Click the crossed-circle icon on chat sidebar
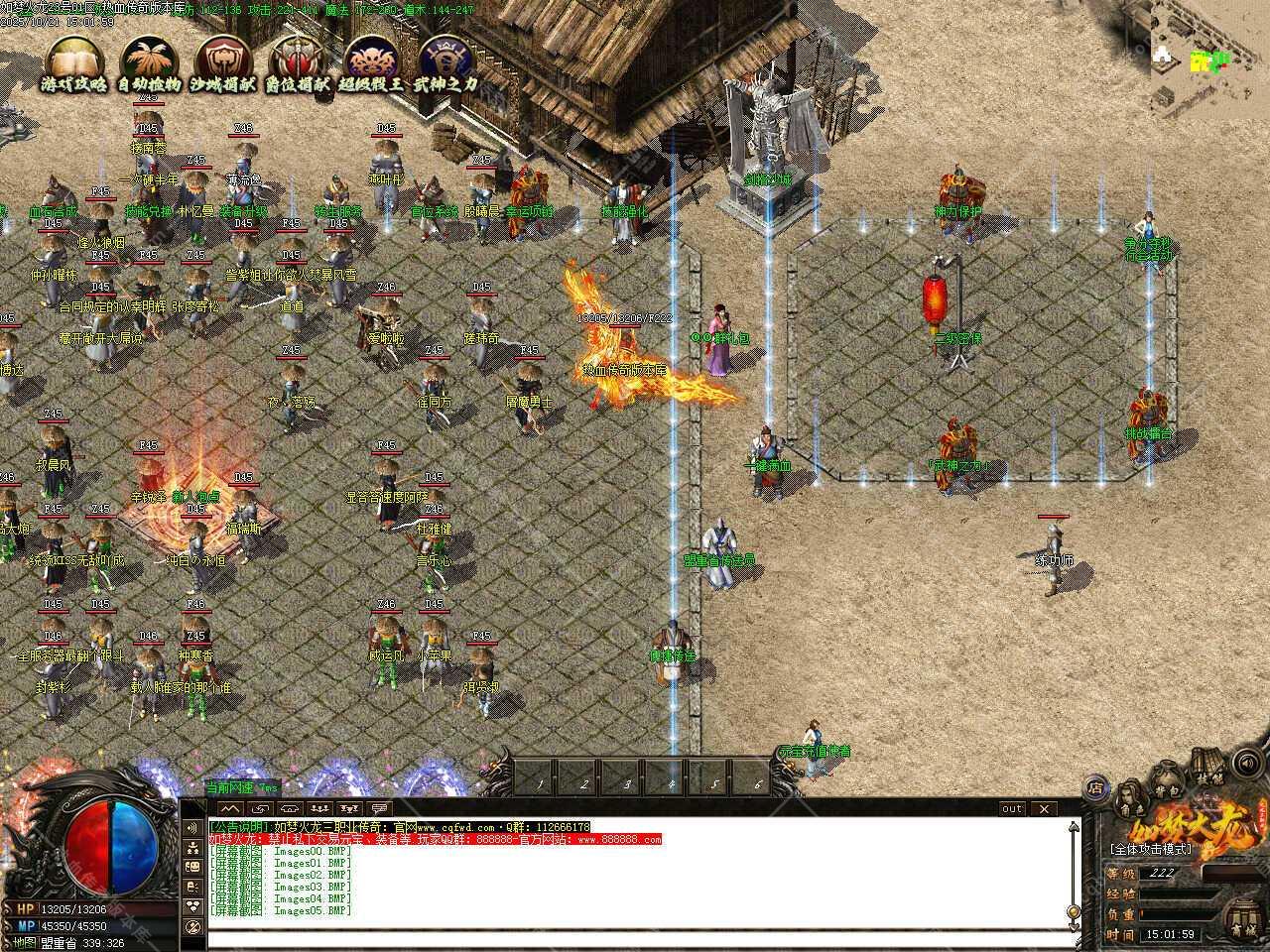This screenshot has width=1270, height=952. tap(192, 929)
